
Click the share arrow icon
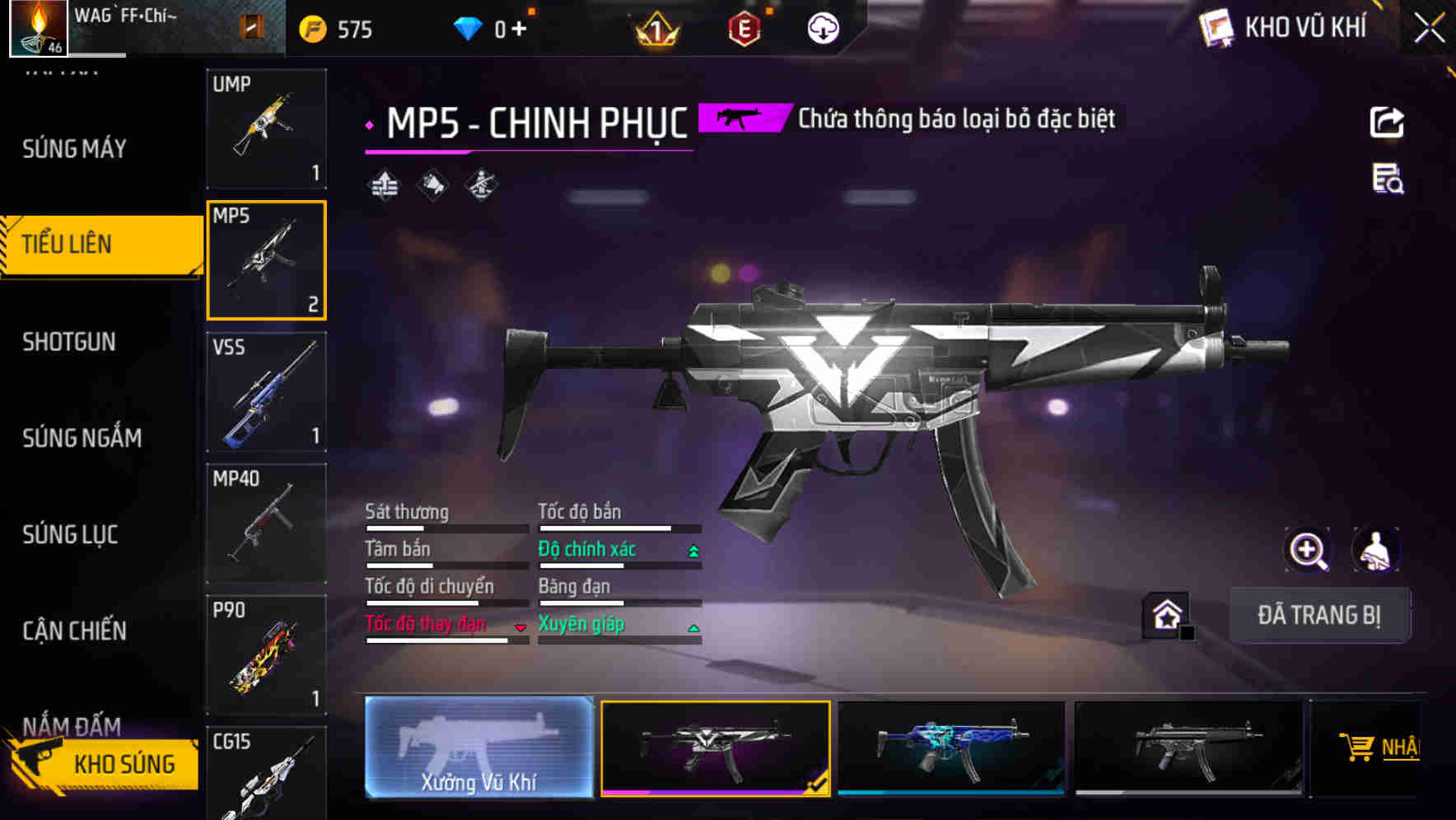coord(1387,123)
